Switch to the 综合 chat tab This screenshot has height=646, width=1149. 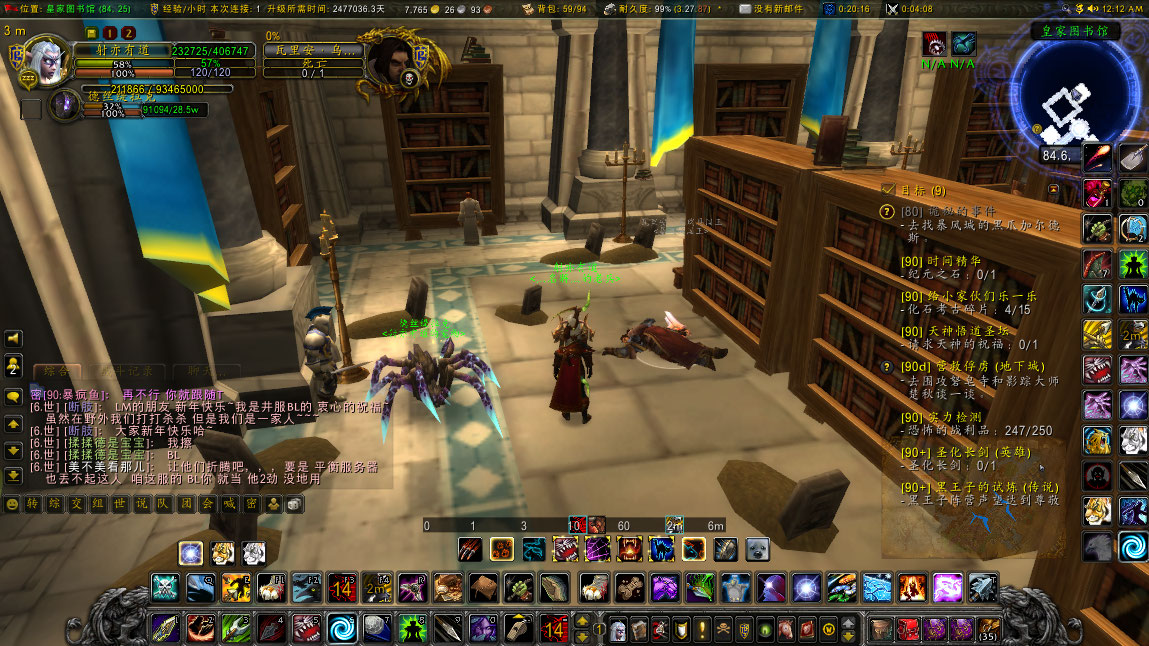pyautogui.click(x=56, y=372)
